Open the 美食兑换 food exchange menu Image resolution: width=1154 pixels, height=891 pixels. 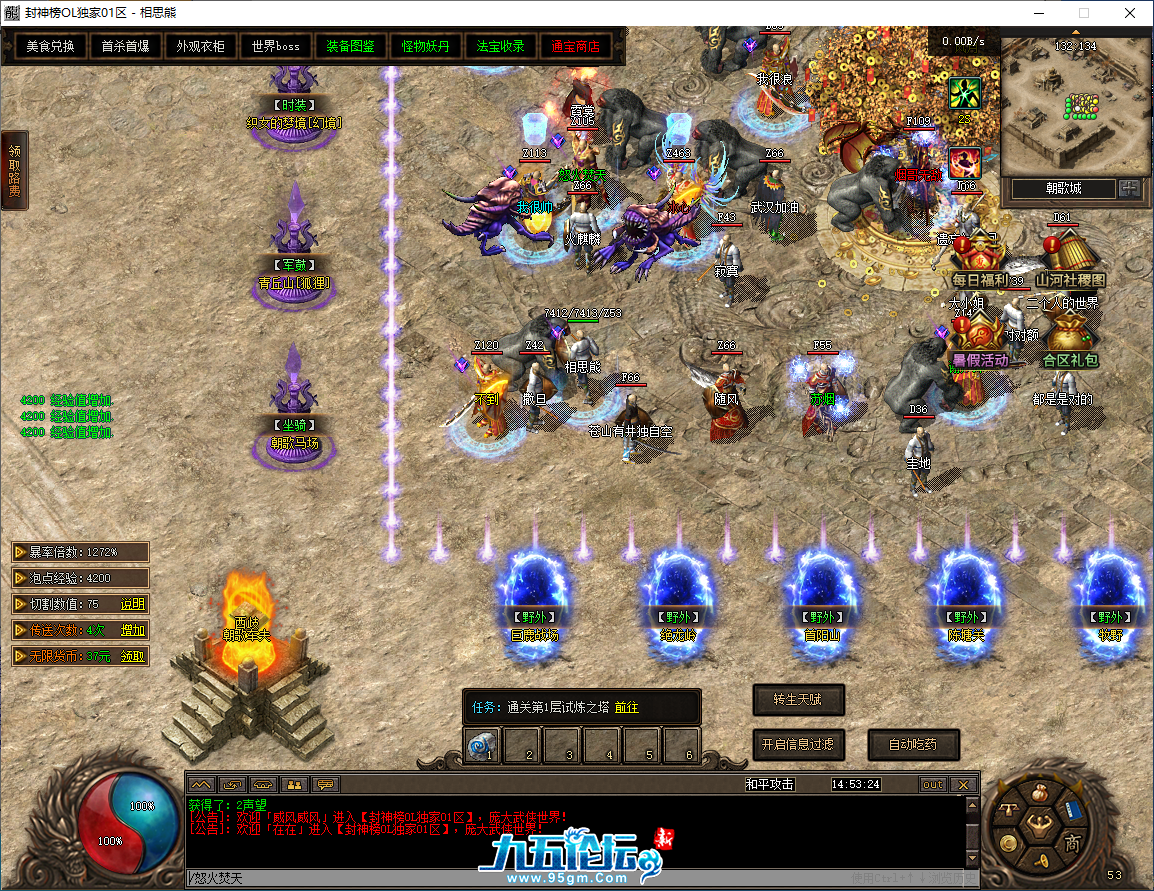coord(50,46)
